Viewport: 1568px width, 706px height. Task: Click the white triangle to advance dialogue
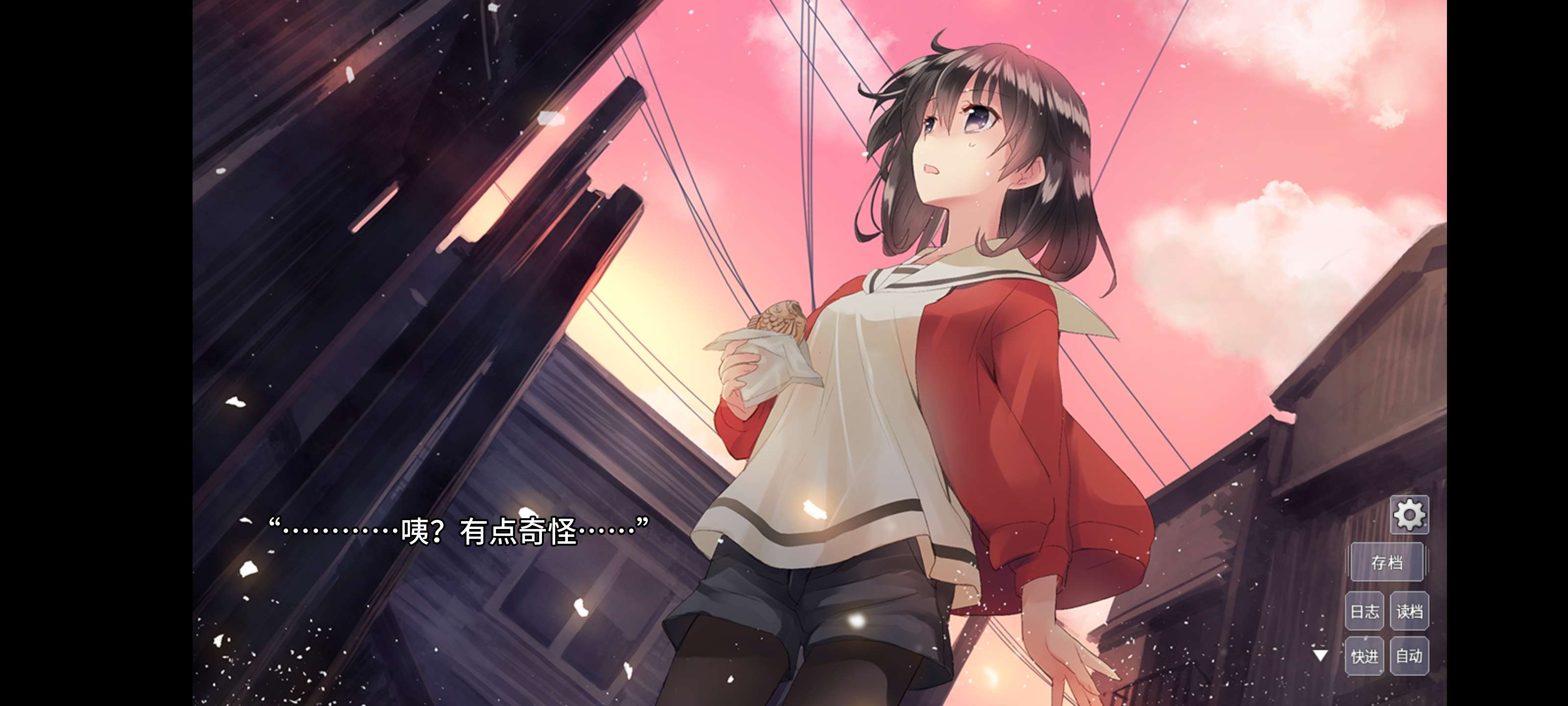pyautogui.click(x=1320, y=656)
